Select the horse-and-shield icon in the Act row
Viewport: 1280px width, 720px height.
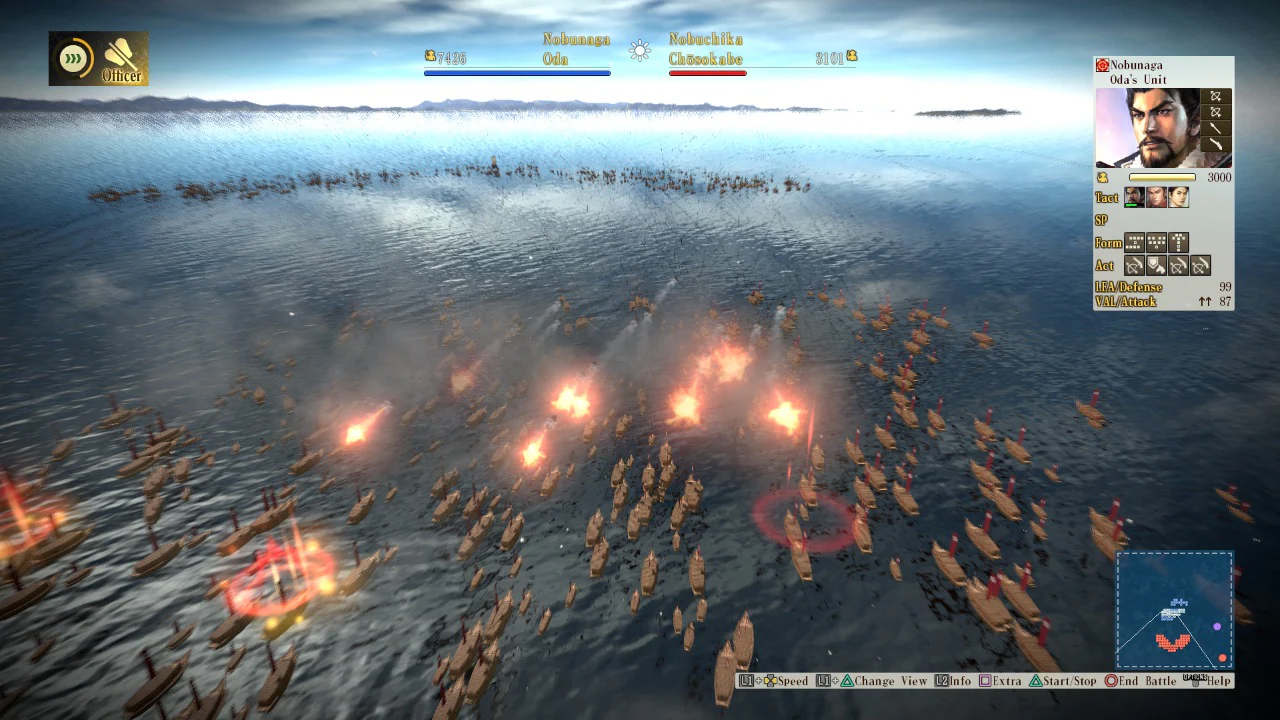pyautogui.click(x=1154, y=265)
